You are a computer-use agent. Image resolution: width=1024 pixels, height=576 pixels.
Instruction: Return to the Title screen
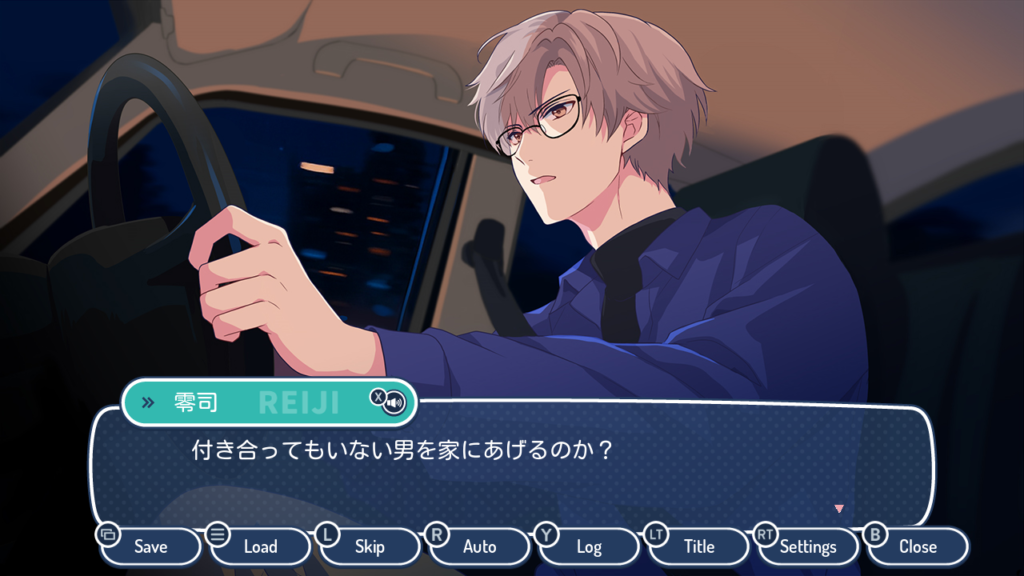tap(699, 546)
